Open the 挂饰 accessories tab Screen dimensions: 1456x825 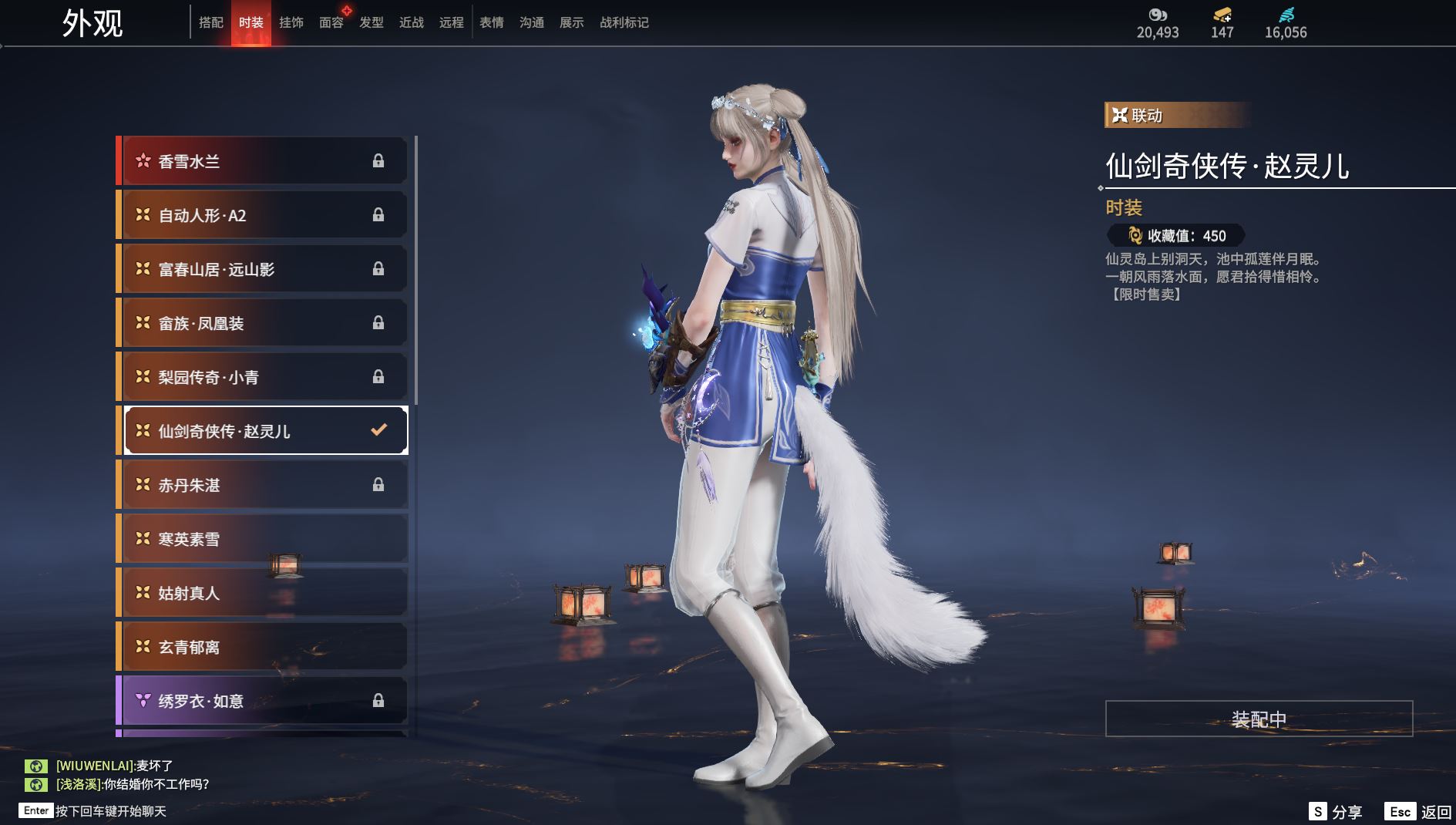[291, 23]
